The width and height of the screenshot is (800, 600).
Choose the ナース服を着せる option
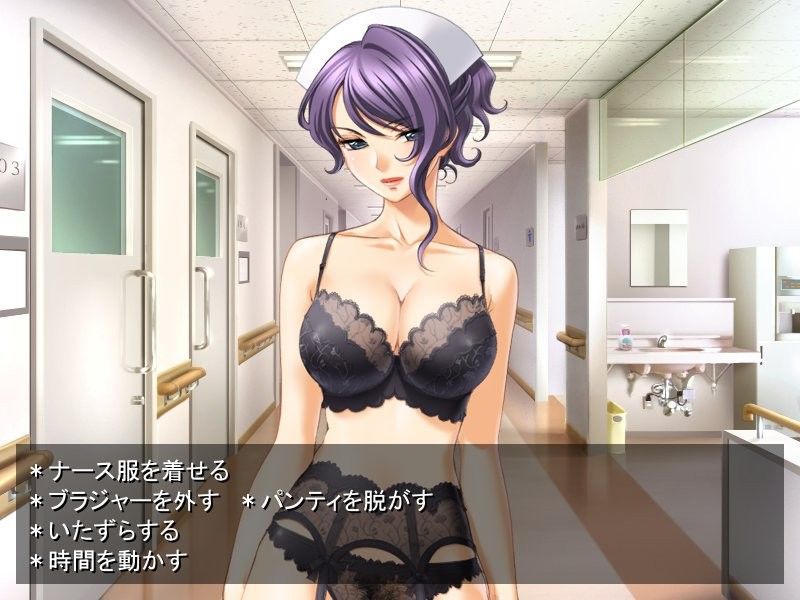point(138,471)
